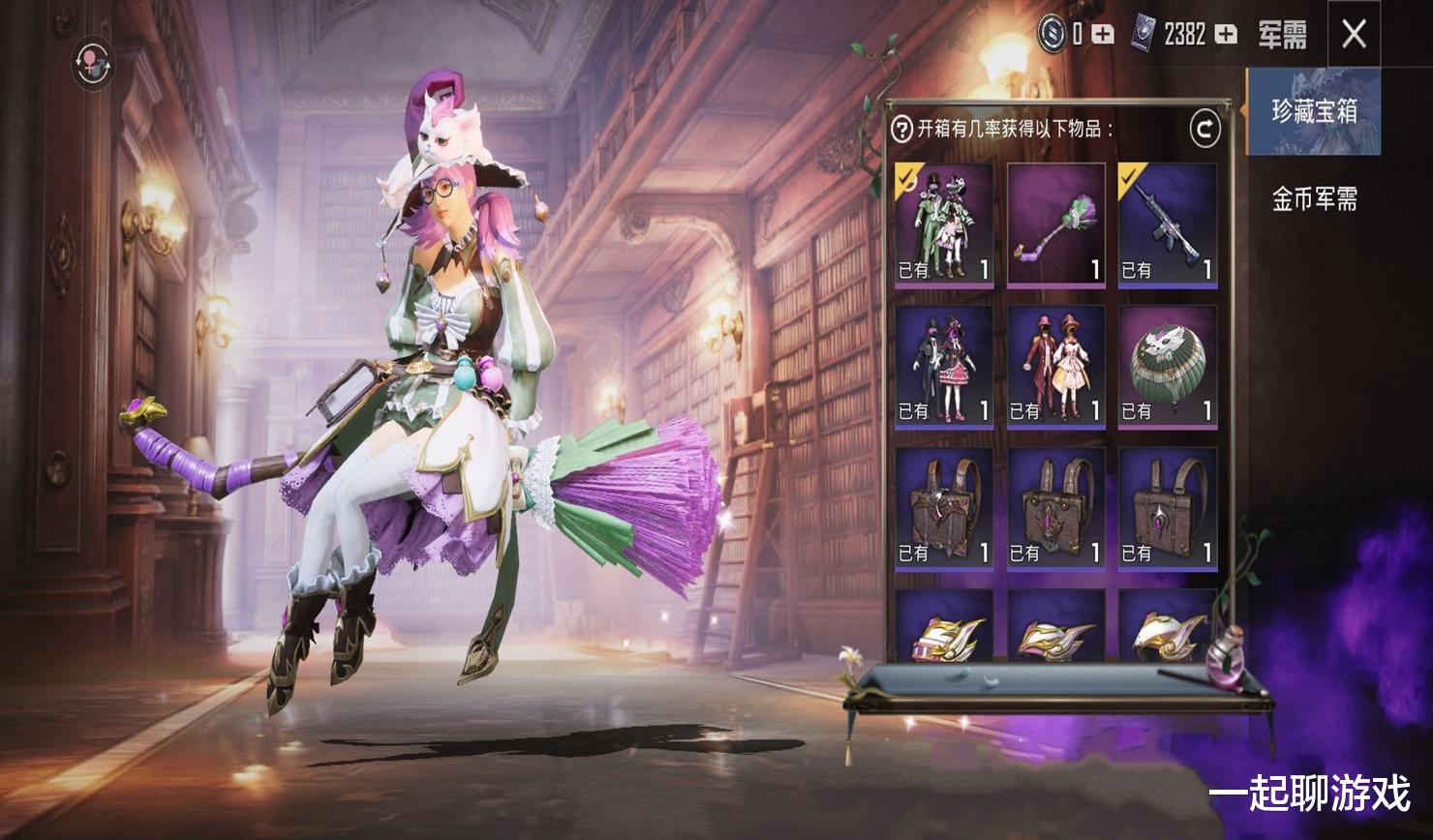
Task: Preview the green striped parachute
Action: point(1168,367)
